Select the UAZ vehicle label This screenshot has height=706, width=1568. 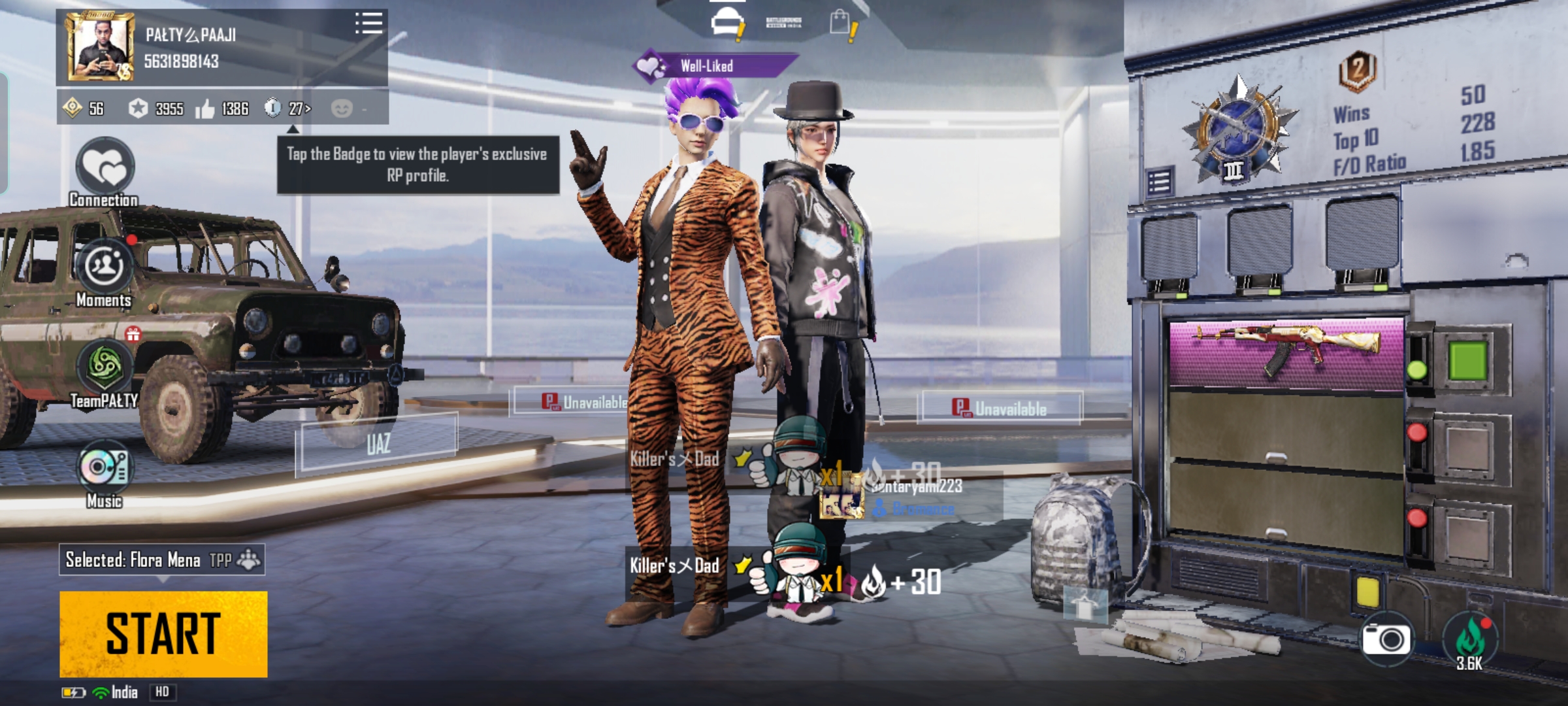378,444
